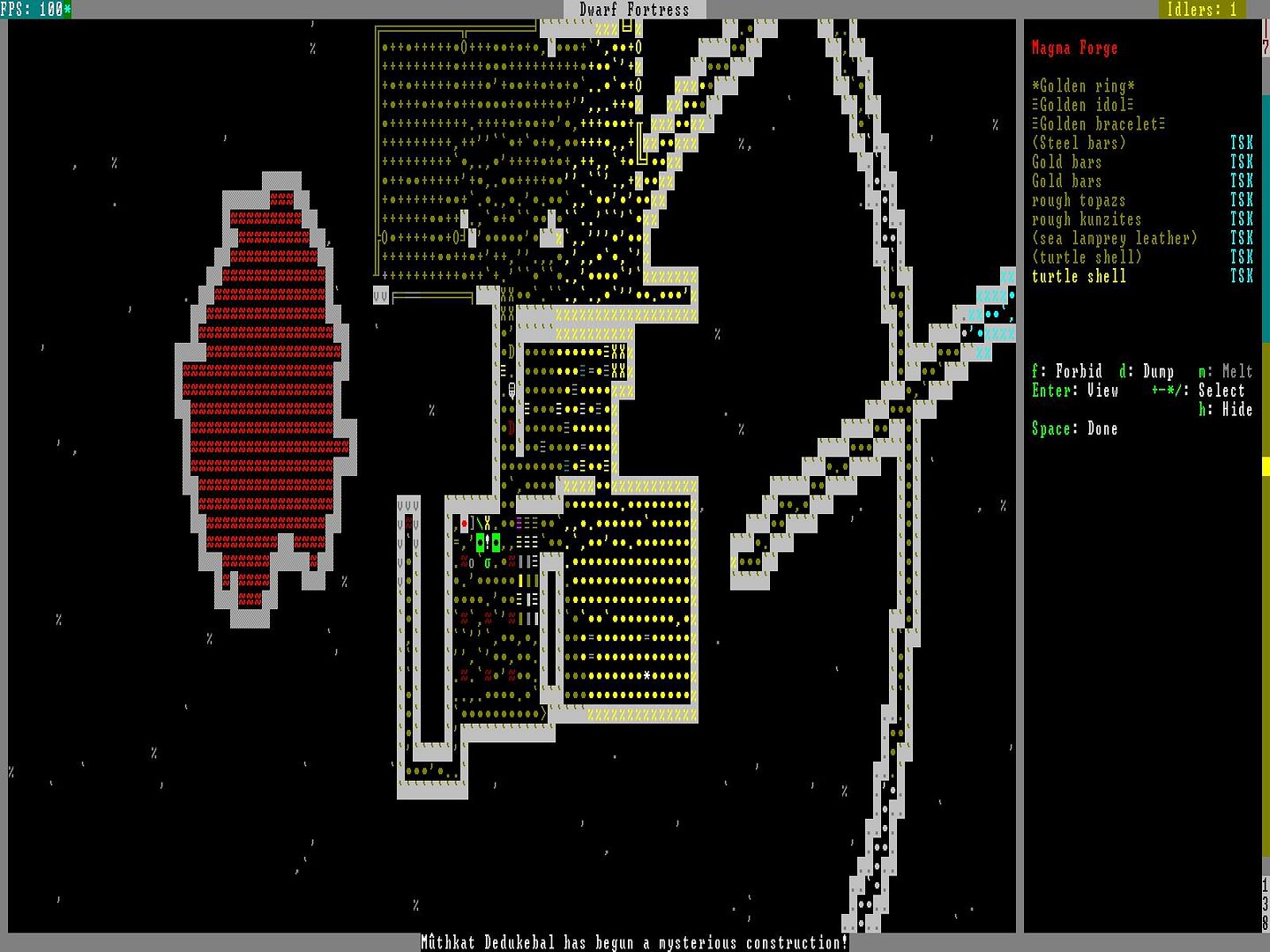Click the highlighted white turtle shell row
Image resolution: width=1270 pixels, height=952 pixels.
pyautogui.click(x=1079, y=277)
